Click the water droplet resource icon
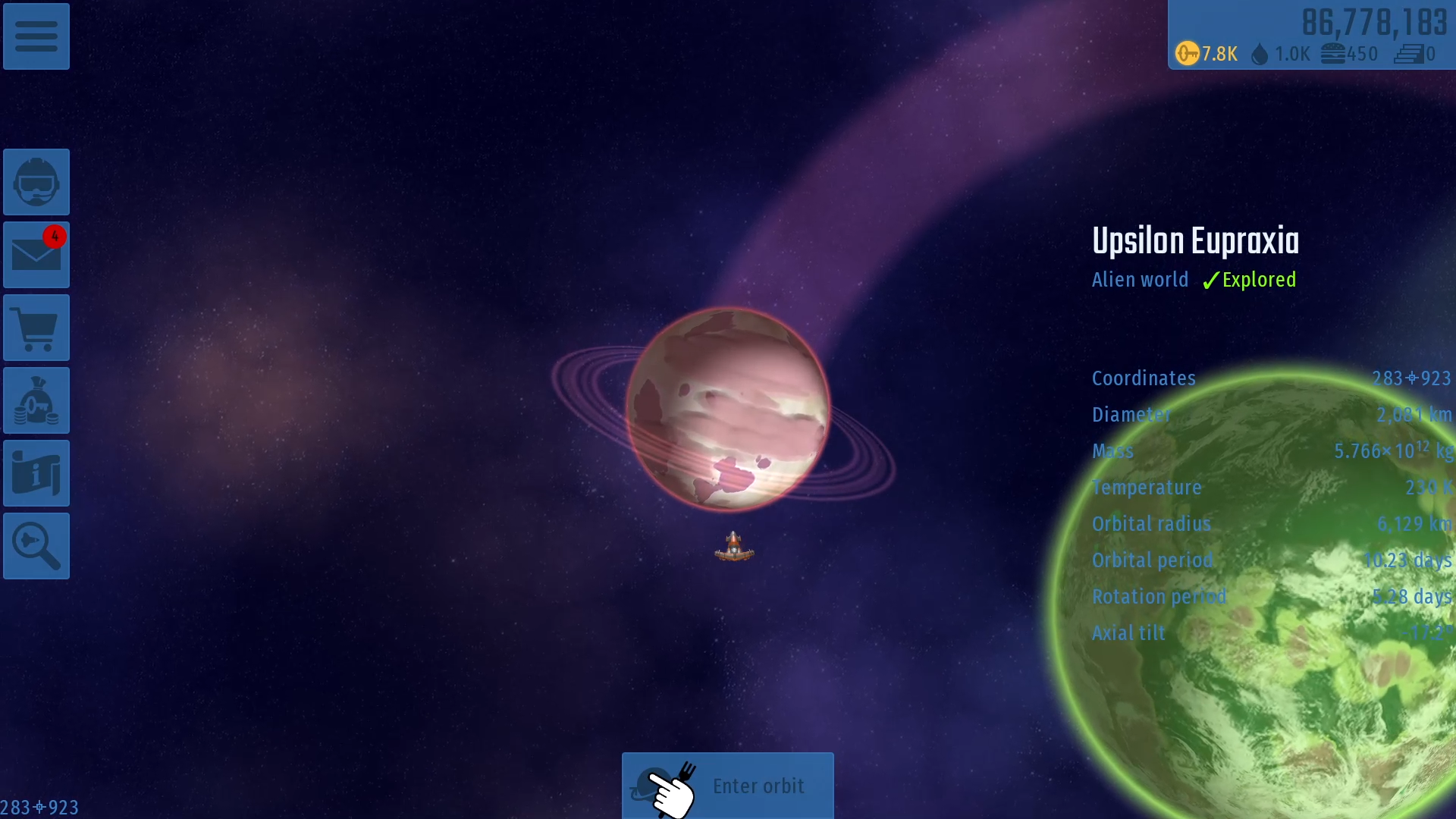 [x=1260, y=54]
